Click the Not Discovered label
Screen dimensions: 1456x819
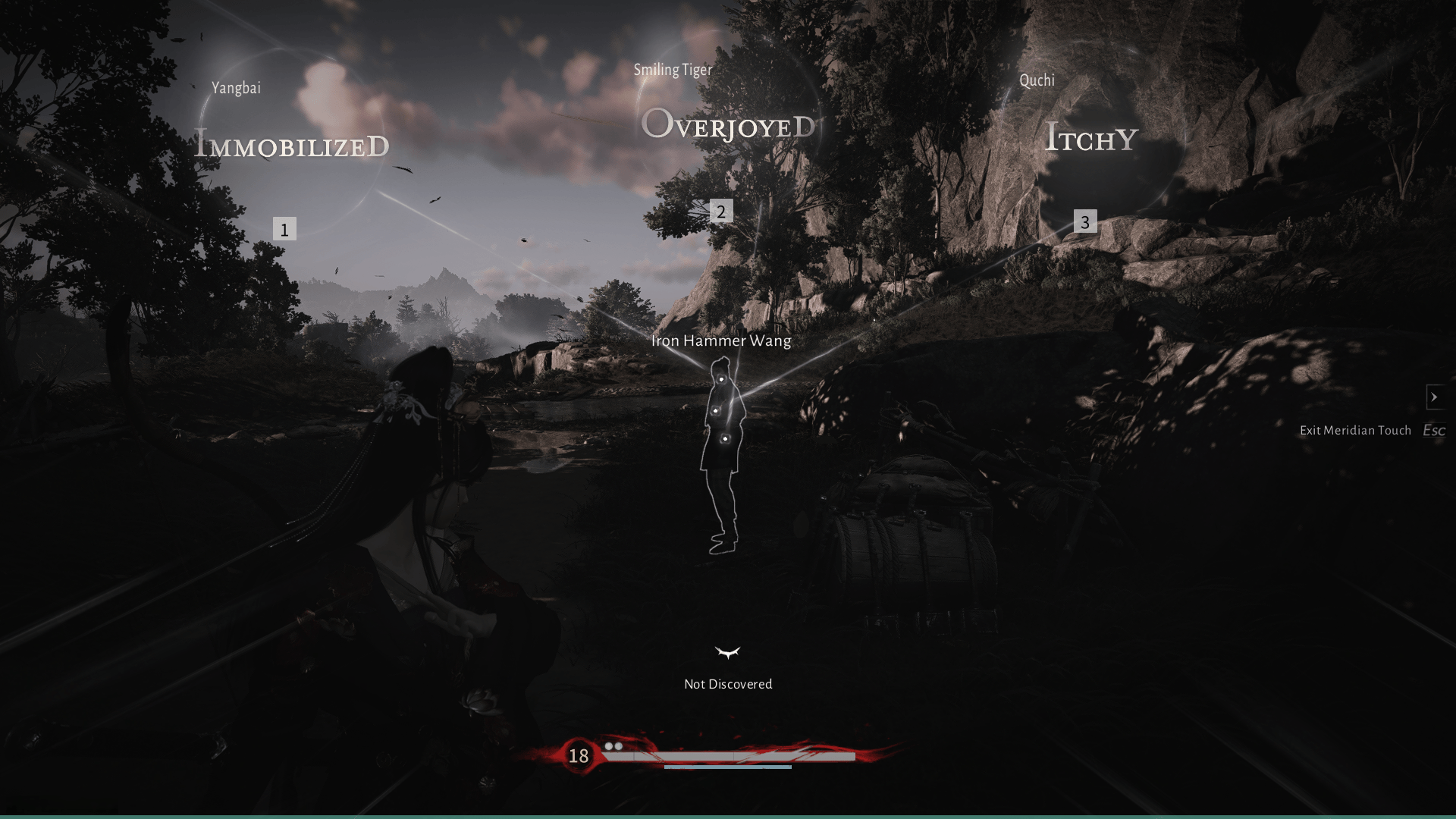(727, 683)
